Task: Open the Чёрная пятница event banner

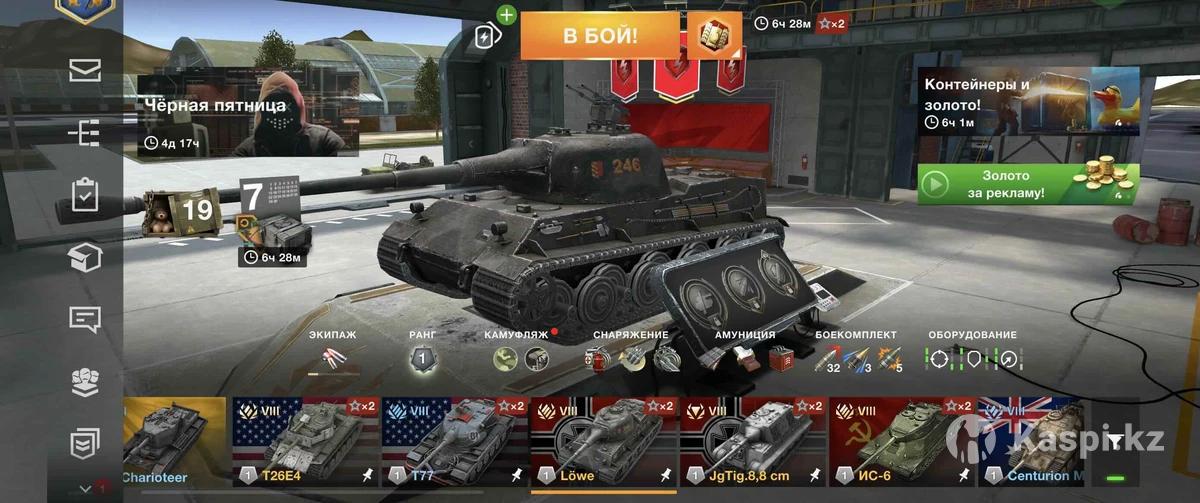Action: pyautogui.click(x=248, y=112)
